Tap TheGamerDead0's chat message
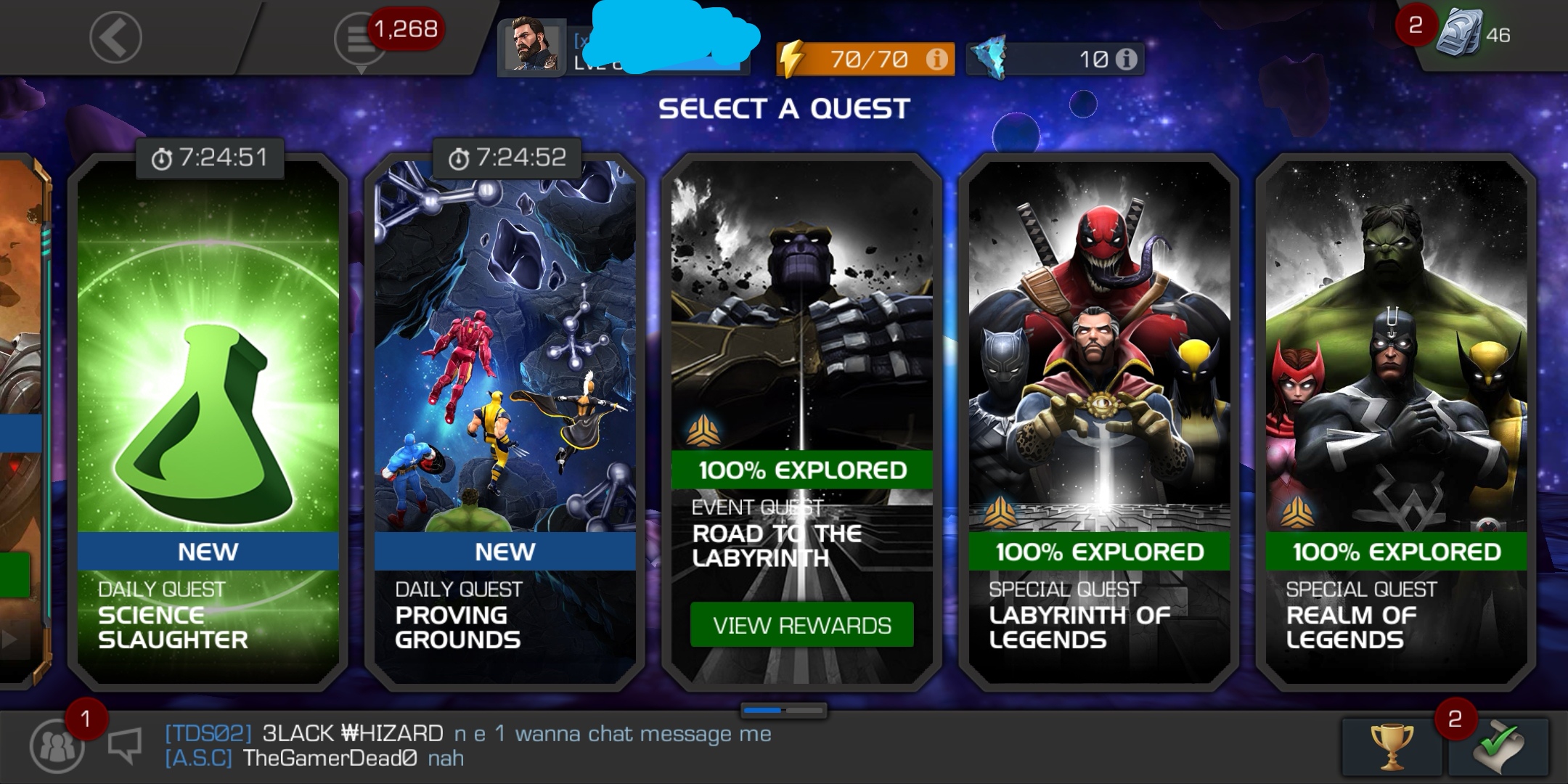 click(x=312, y=759)
